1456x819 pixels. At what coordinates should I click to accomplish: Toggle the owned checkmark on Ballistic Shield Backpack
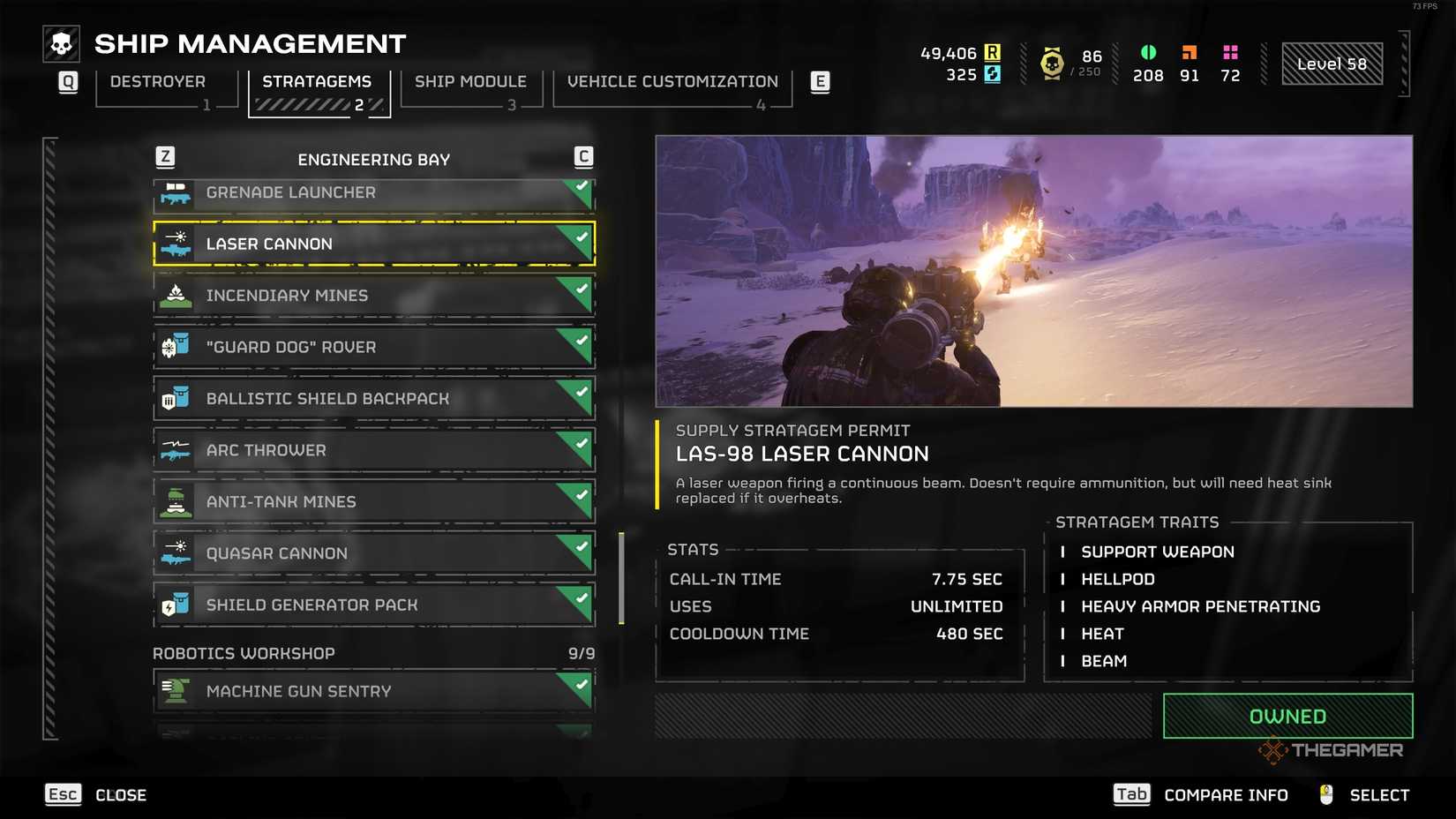pos(580,391)
